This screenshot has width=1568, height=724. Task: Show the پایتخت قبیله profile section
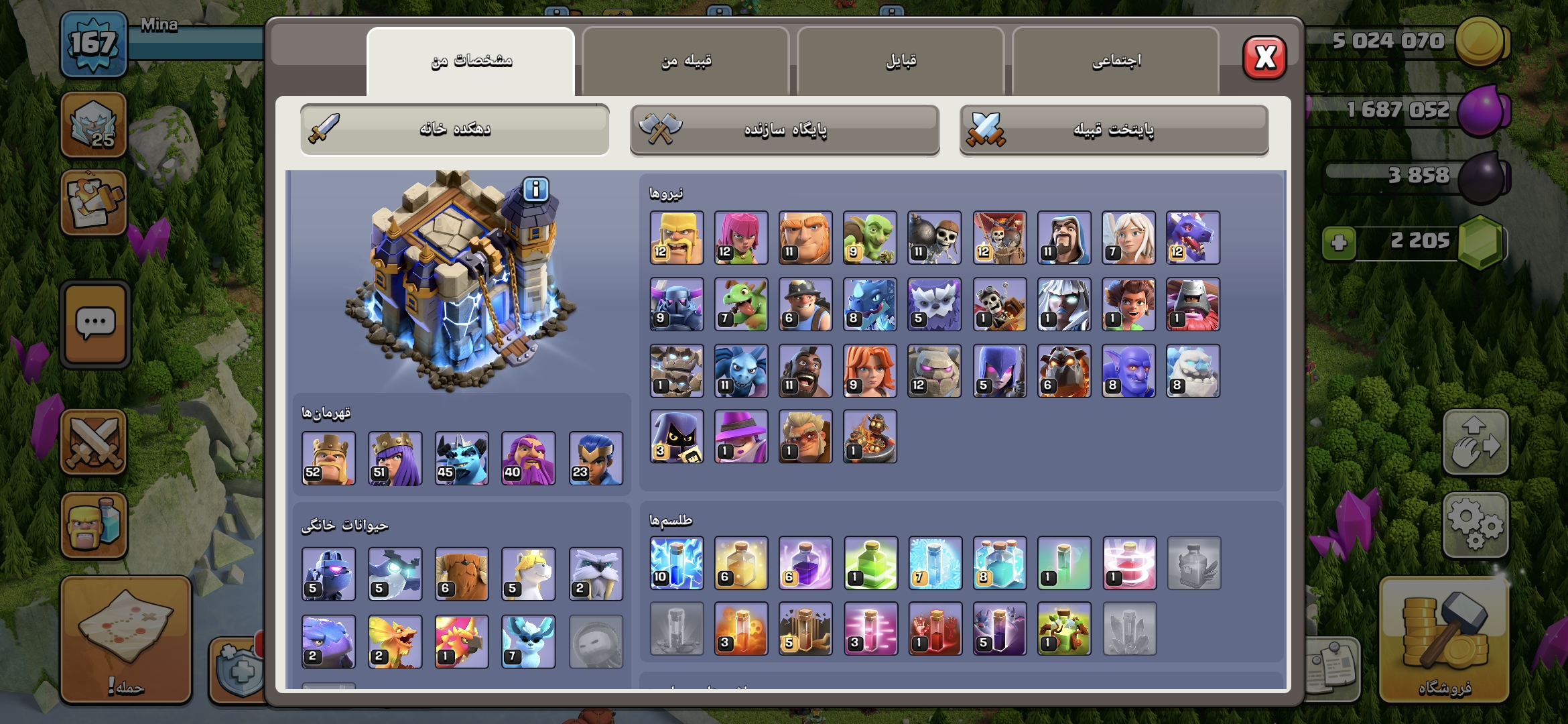pos(1114,129)
